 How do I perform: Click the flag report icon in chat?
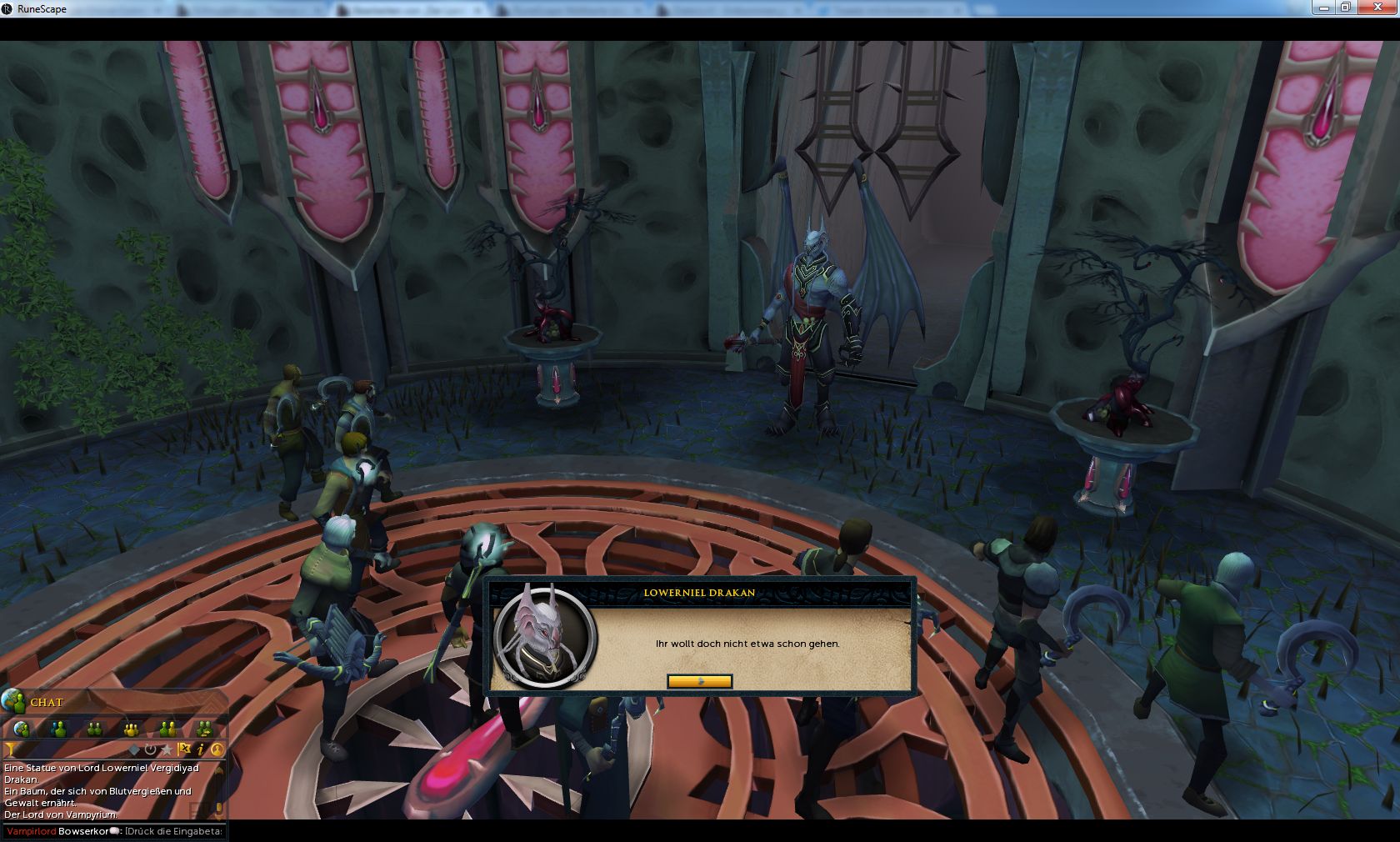coord(184,749)
